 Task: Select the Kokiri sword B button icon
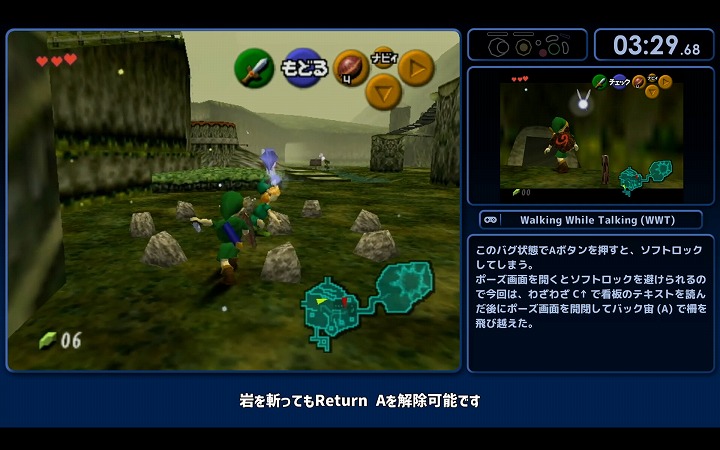254,68
